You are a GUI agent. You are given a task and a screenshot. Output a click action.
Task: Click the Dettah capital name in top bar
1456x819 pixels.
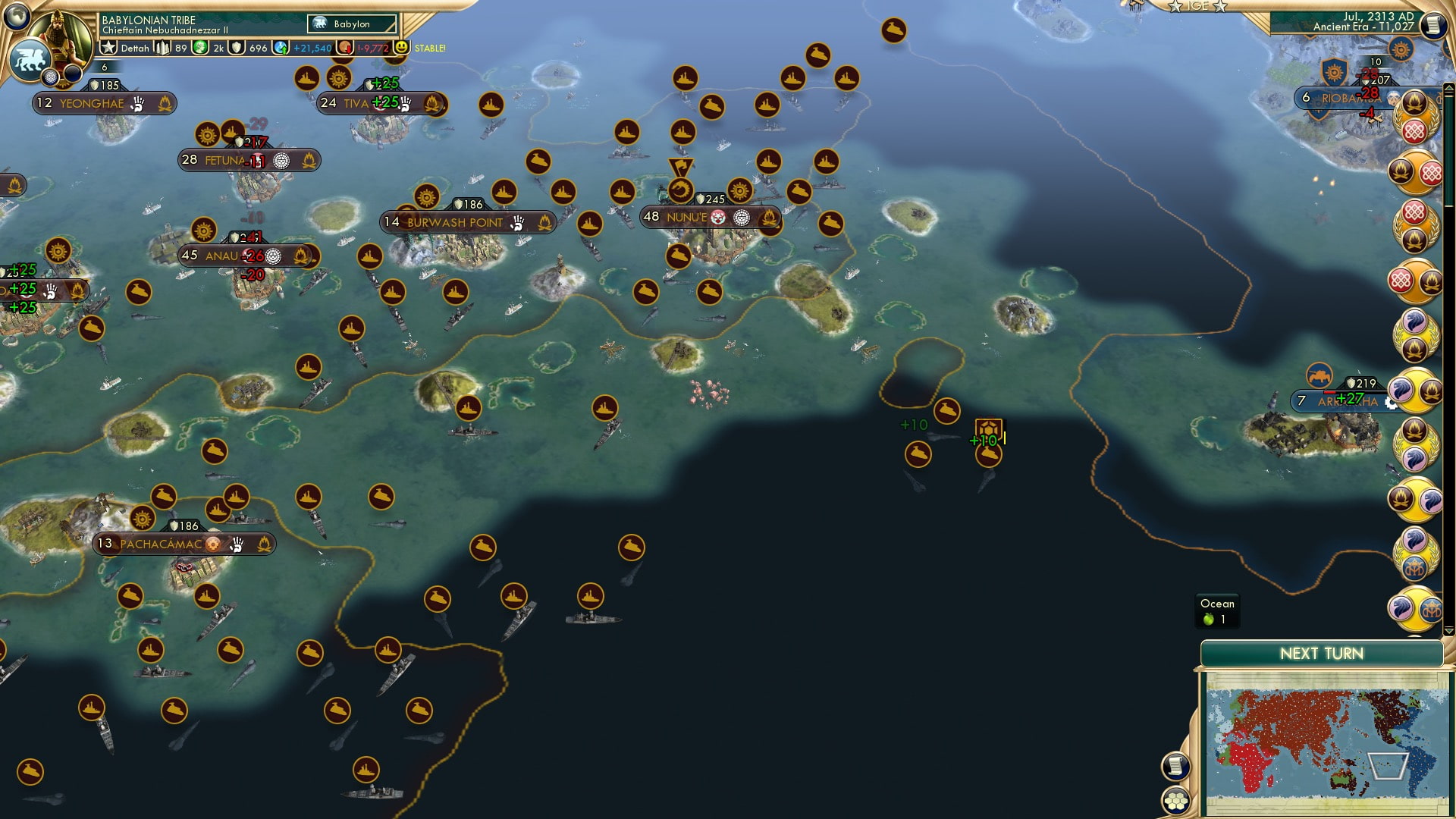pos(135,48)
